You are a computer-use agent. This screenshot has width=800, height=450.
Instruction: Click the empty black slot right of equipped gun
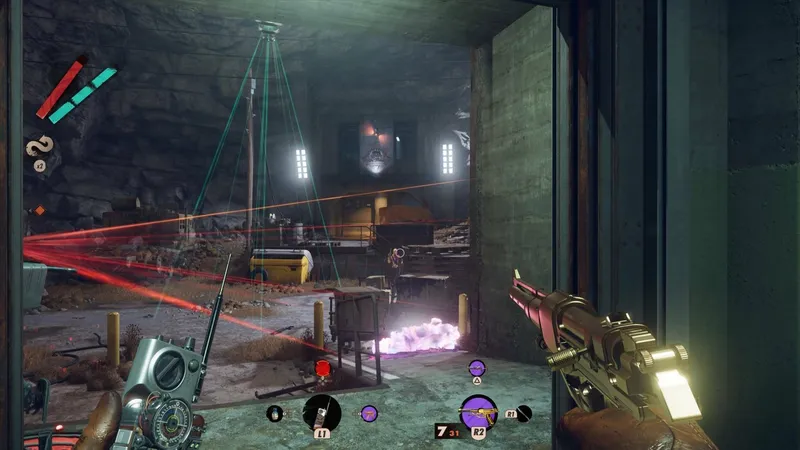point(524,412)
